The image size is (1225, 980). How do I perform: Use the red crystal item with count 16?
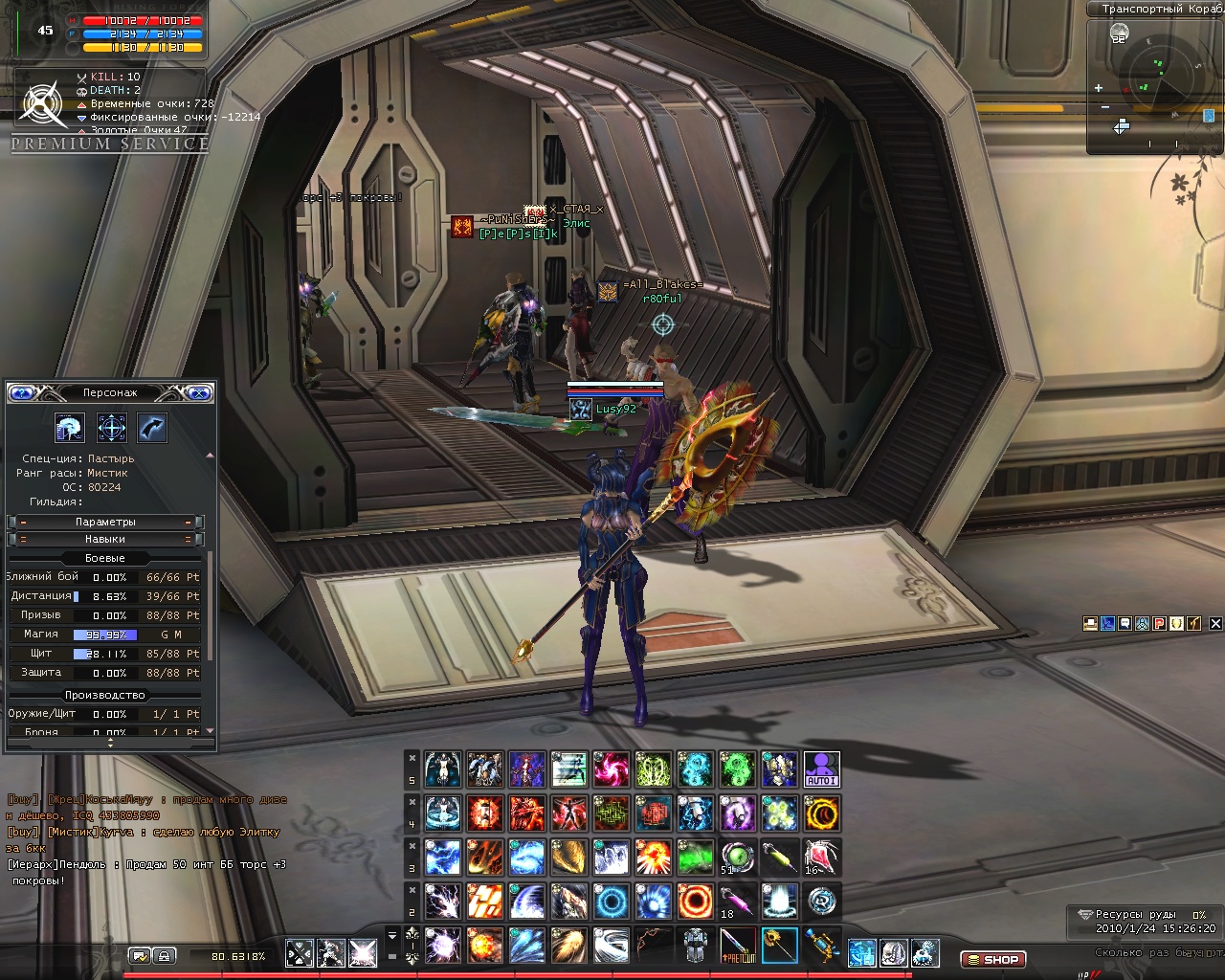tap(821, 857)
